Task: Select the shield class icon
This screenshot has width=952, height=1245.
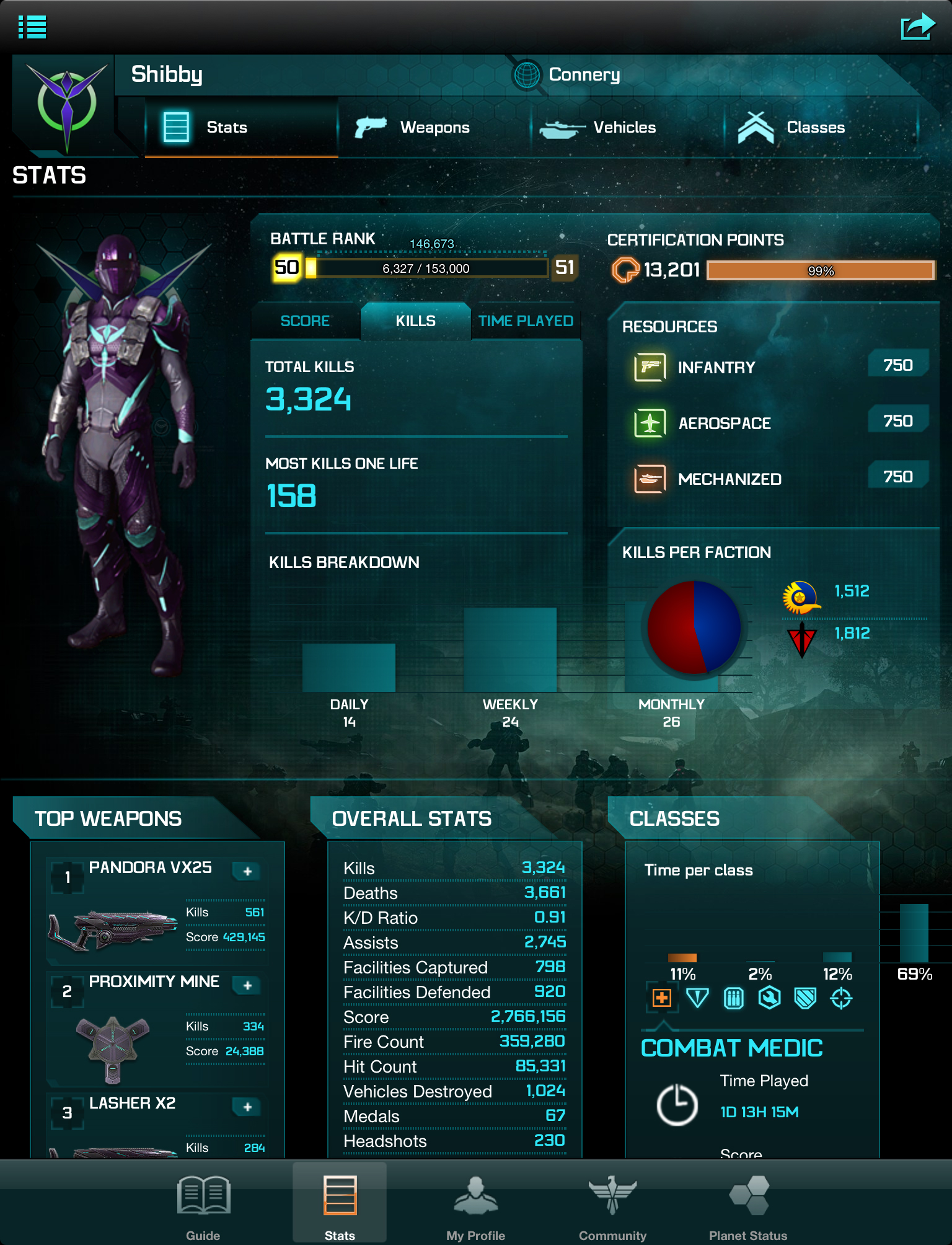Action: 805,998
